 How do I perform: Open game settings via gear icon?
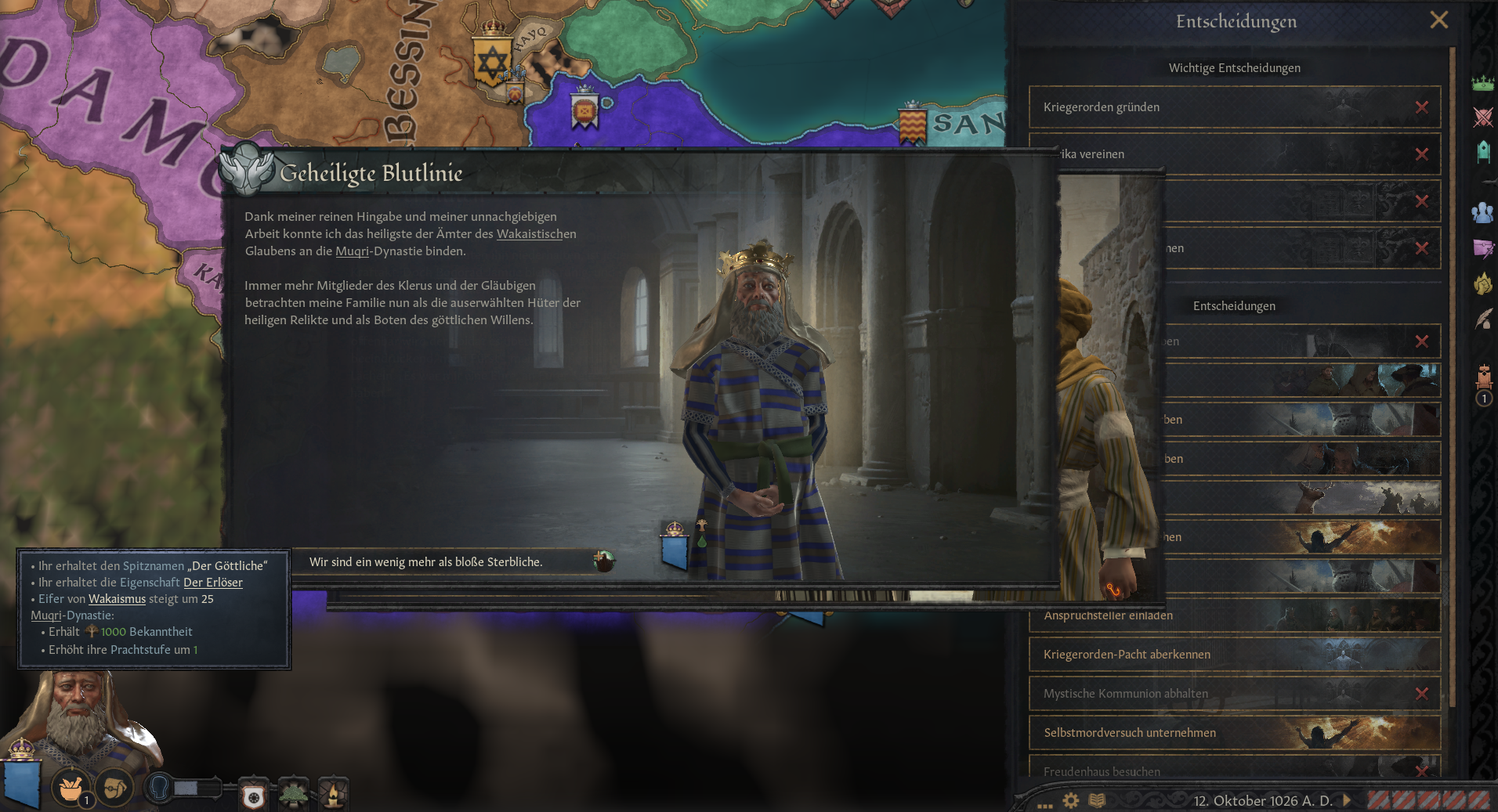(1070, 799)
